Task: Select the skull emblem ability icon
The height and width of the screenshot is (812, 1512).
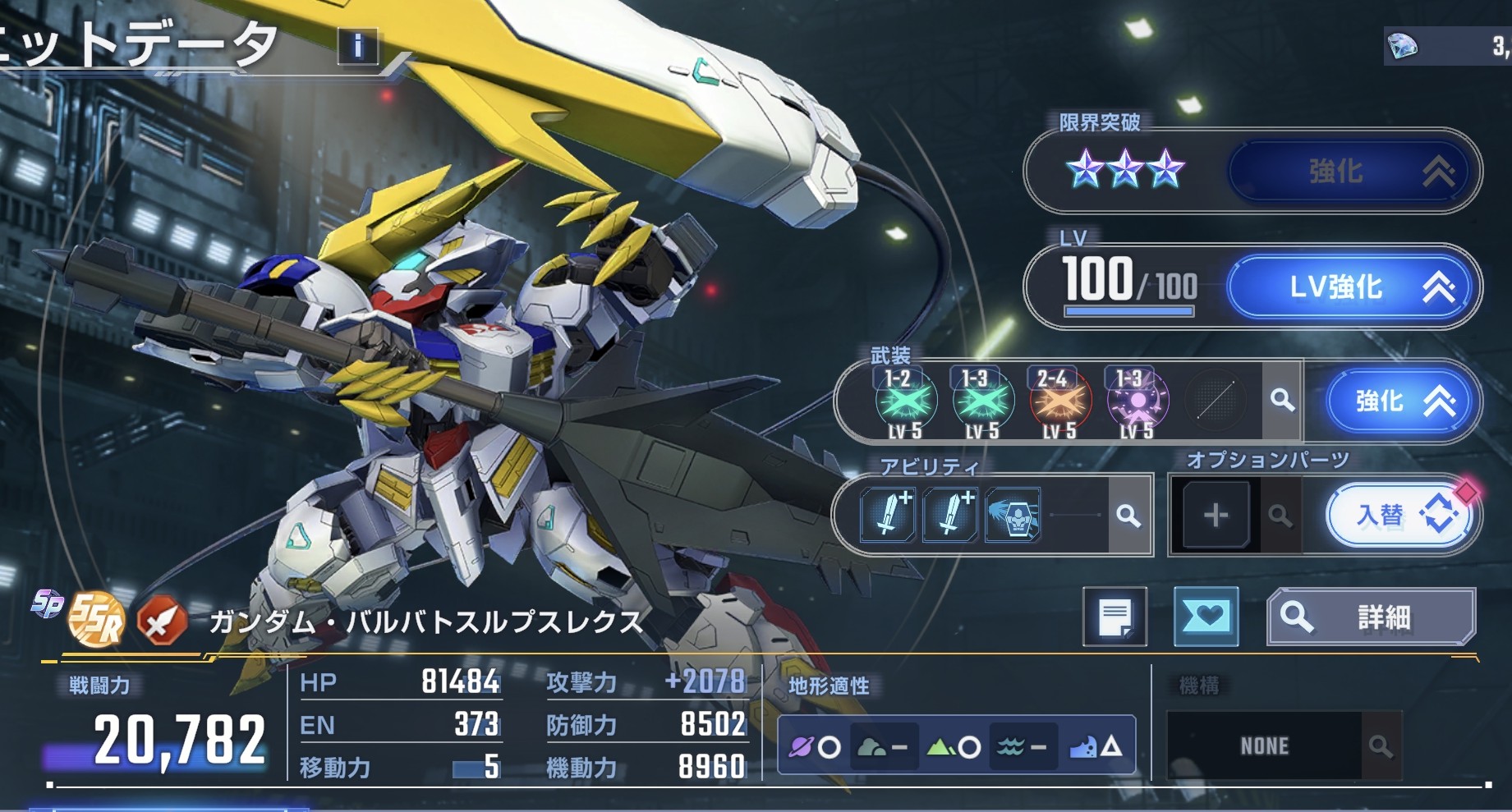Action: click(x=1013, y=516)
